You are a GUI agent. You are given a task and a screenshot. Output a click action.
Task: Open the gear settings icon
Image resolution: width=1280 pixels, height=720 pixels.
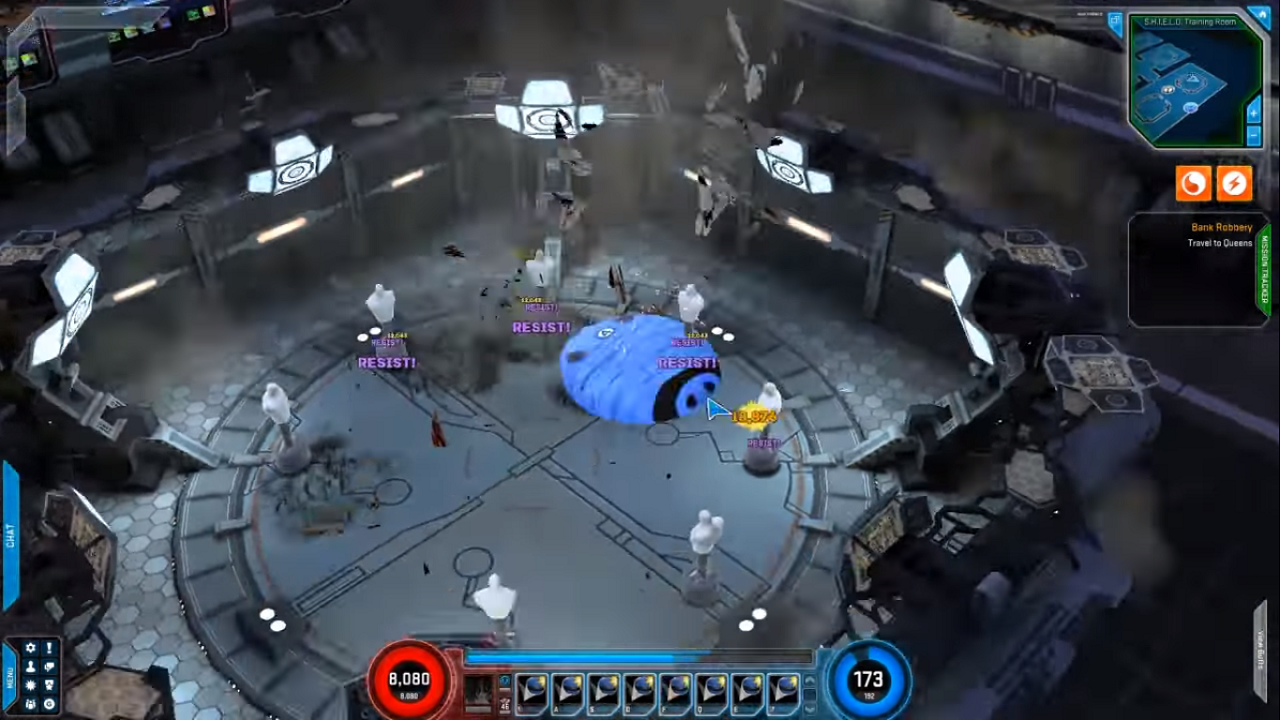click(30, 648)
